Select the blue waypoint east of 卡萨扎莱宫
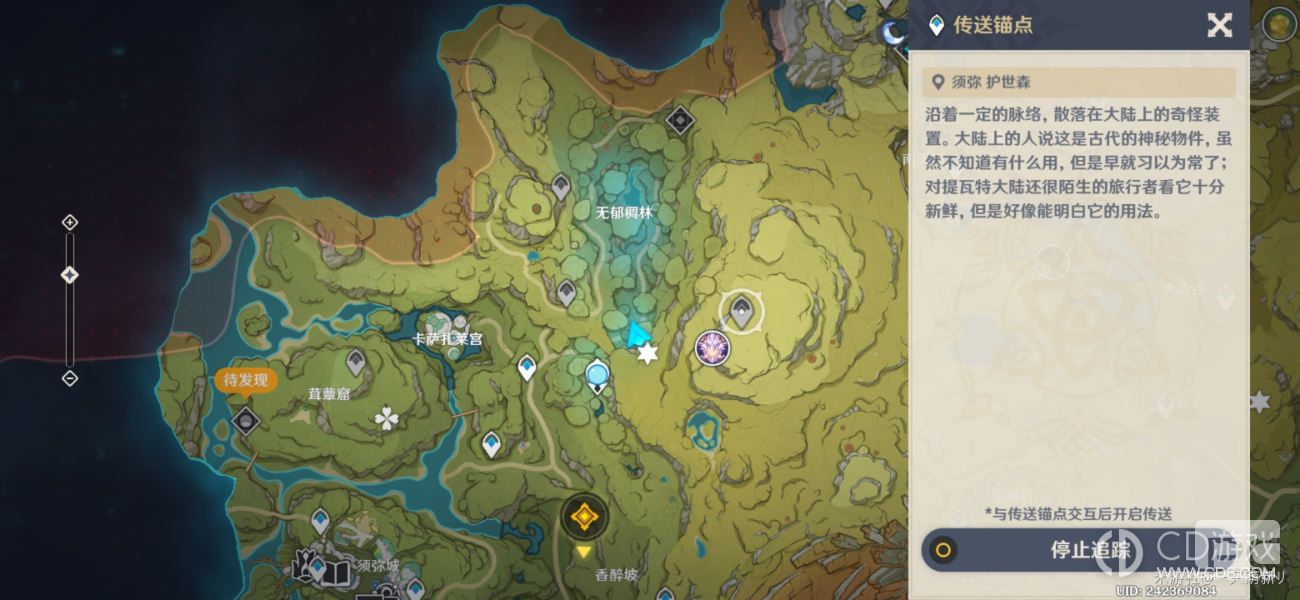This screenshot has height=600, width=1300. [x=527, y=367]
